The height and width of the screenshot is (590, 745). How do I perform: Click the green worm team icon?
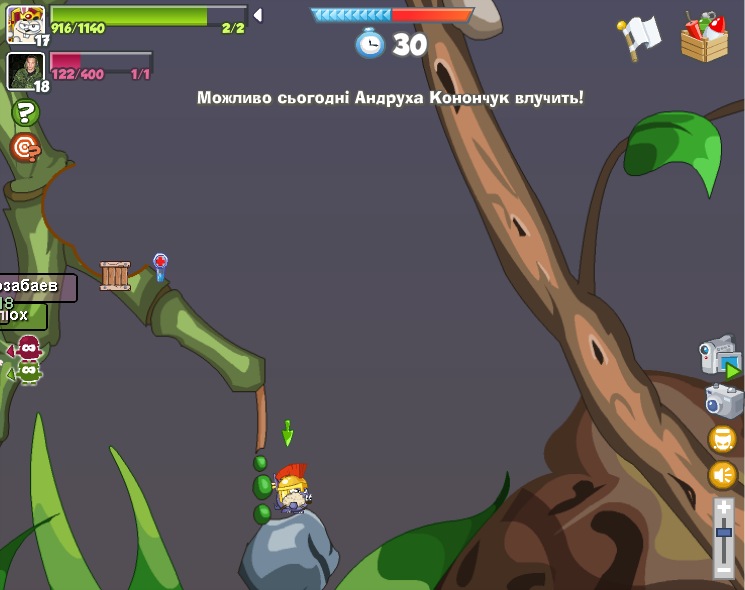pos(28,372)
